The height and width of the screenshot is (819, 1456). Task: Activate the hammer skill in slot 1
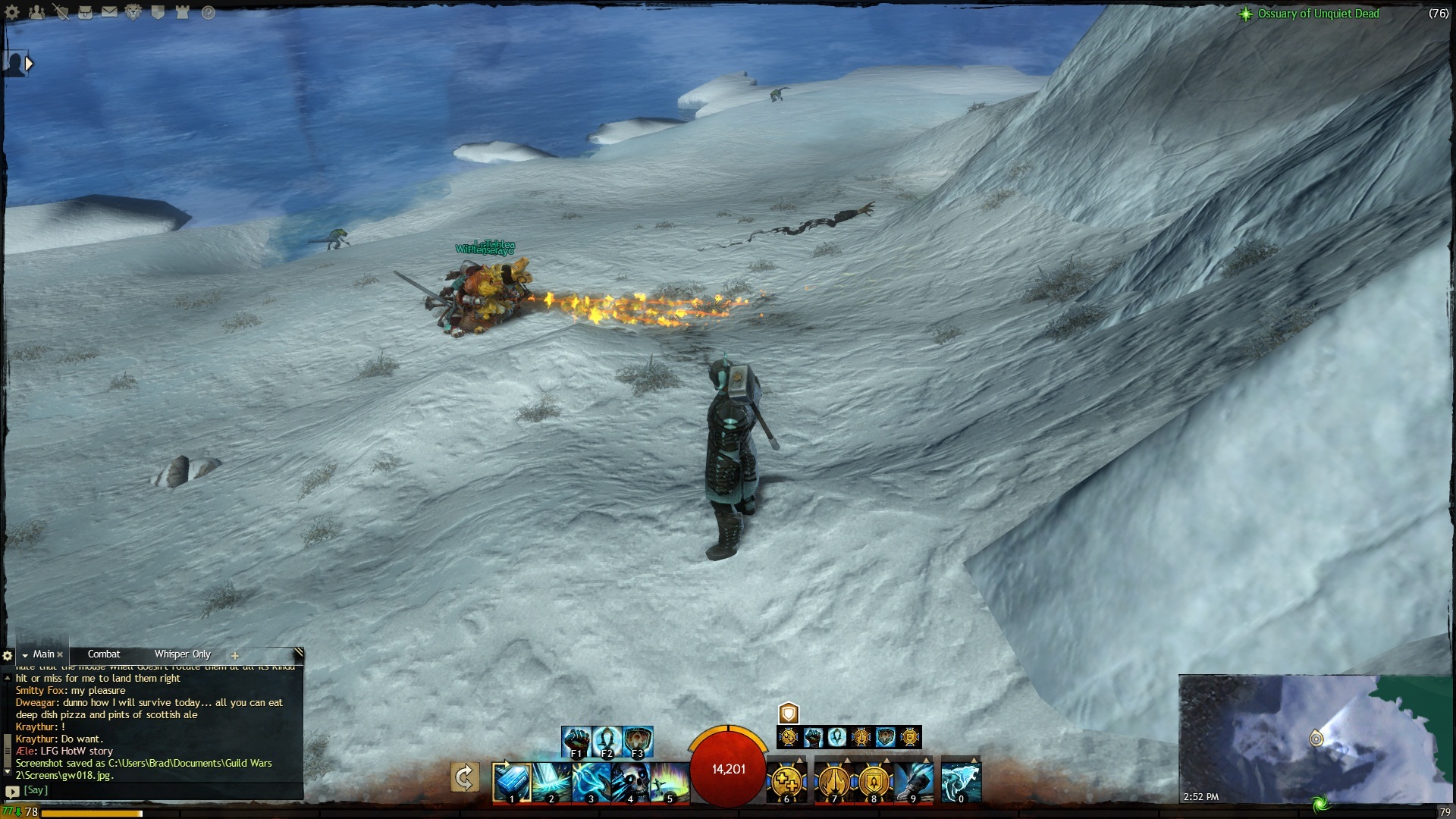pos(510,782)
